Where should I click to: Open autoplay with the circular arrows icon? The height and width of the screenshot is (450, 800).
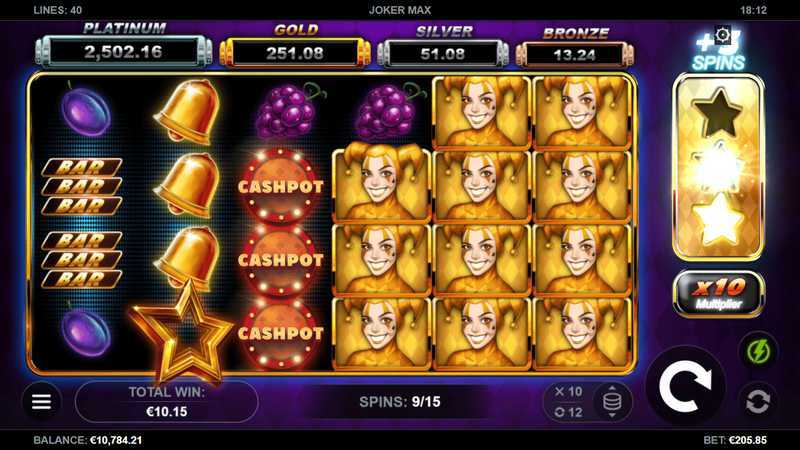click(x=757, y=401)
